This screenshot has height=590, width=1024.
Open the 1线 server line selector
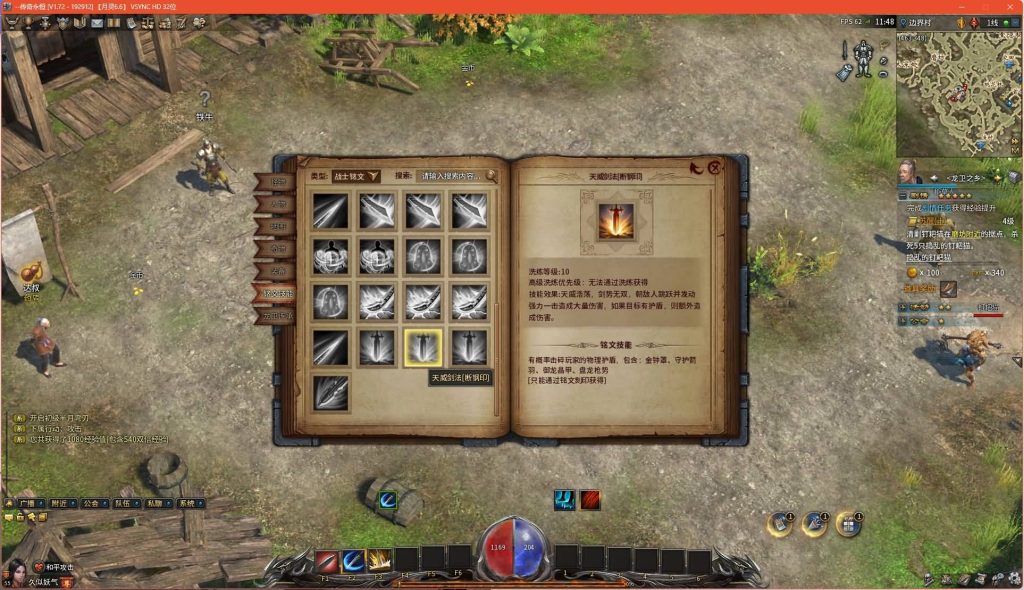(993, 21)
